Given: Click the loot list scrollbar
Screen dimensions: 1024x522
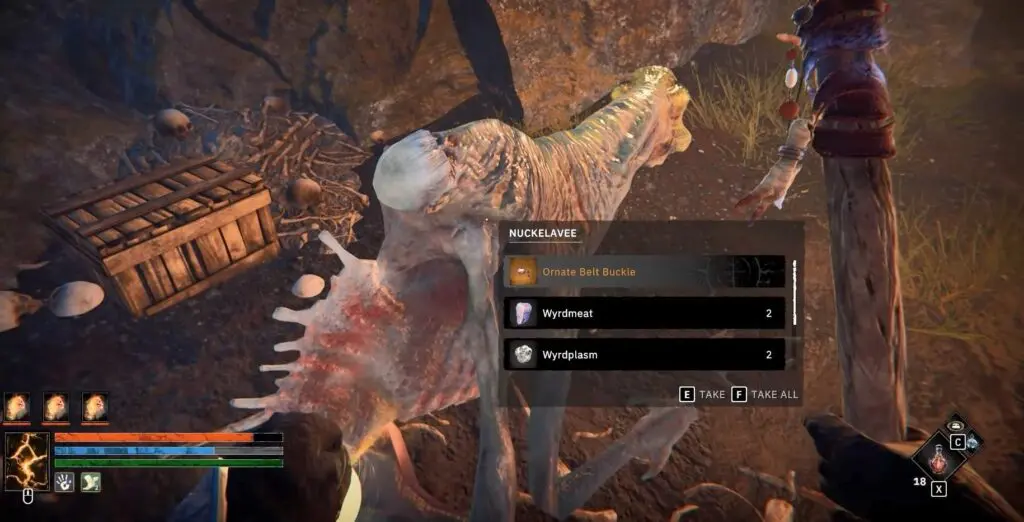Looking at the screenshot, I should click(x=795, y=293).
